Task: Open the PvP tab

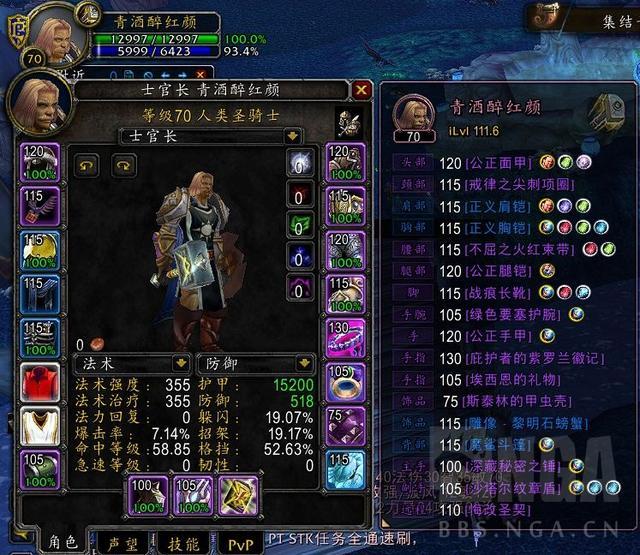Action: pos(241,541)
